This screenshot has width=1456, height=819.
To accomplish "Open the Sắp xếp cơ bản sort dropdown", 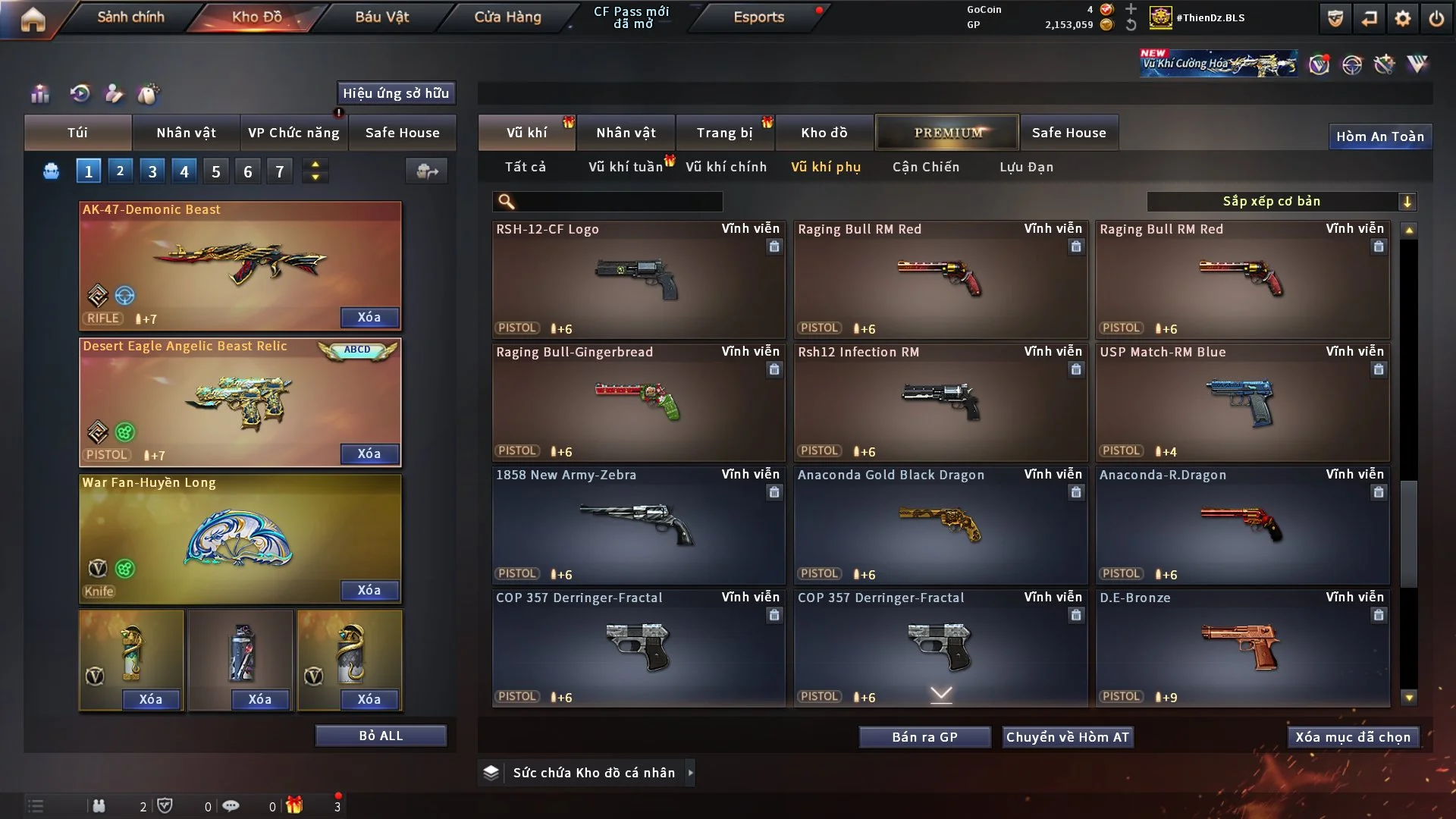I will tap(1281, 201).
